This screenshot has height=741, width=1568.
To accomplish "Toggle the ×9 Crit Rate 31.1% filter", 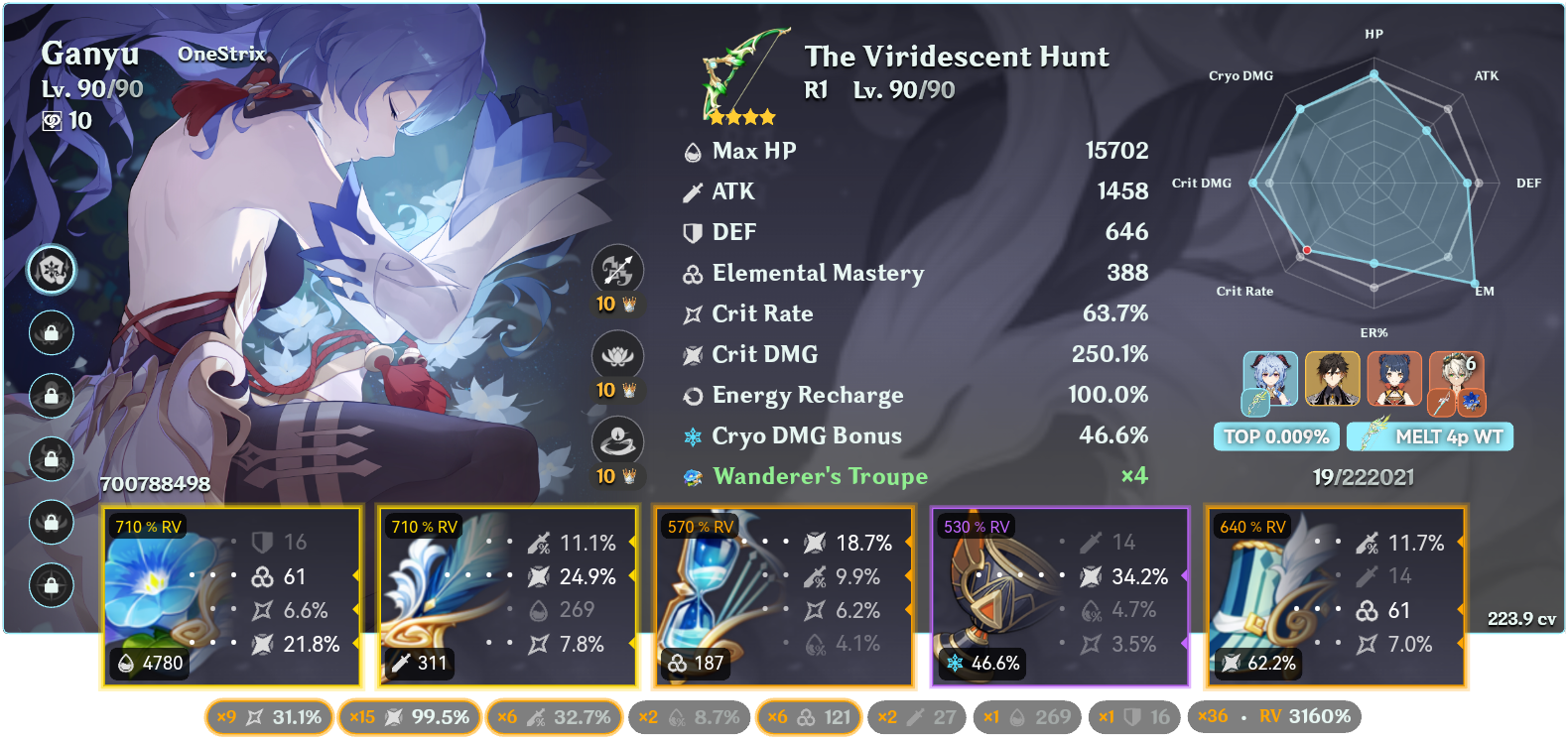I will (268, 715).
